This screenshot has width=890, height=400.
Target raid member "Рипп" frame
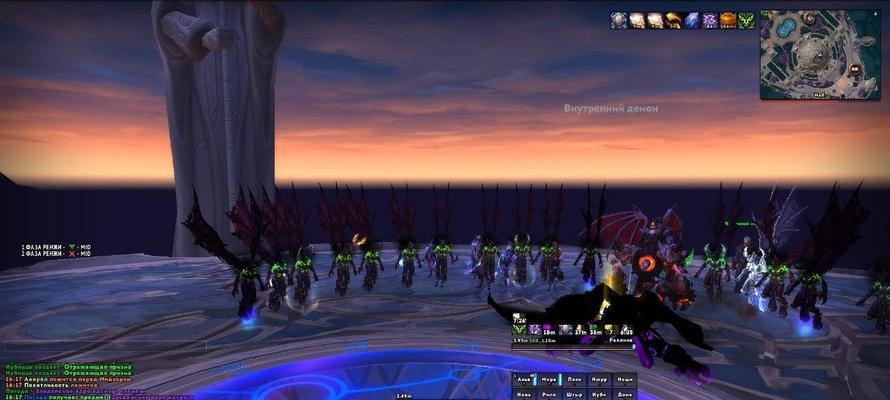[x=548, y=394]
